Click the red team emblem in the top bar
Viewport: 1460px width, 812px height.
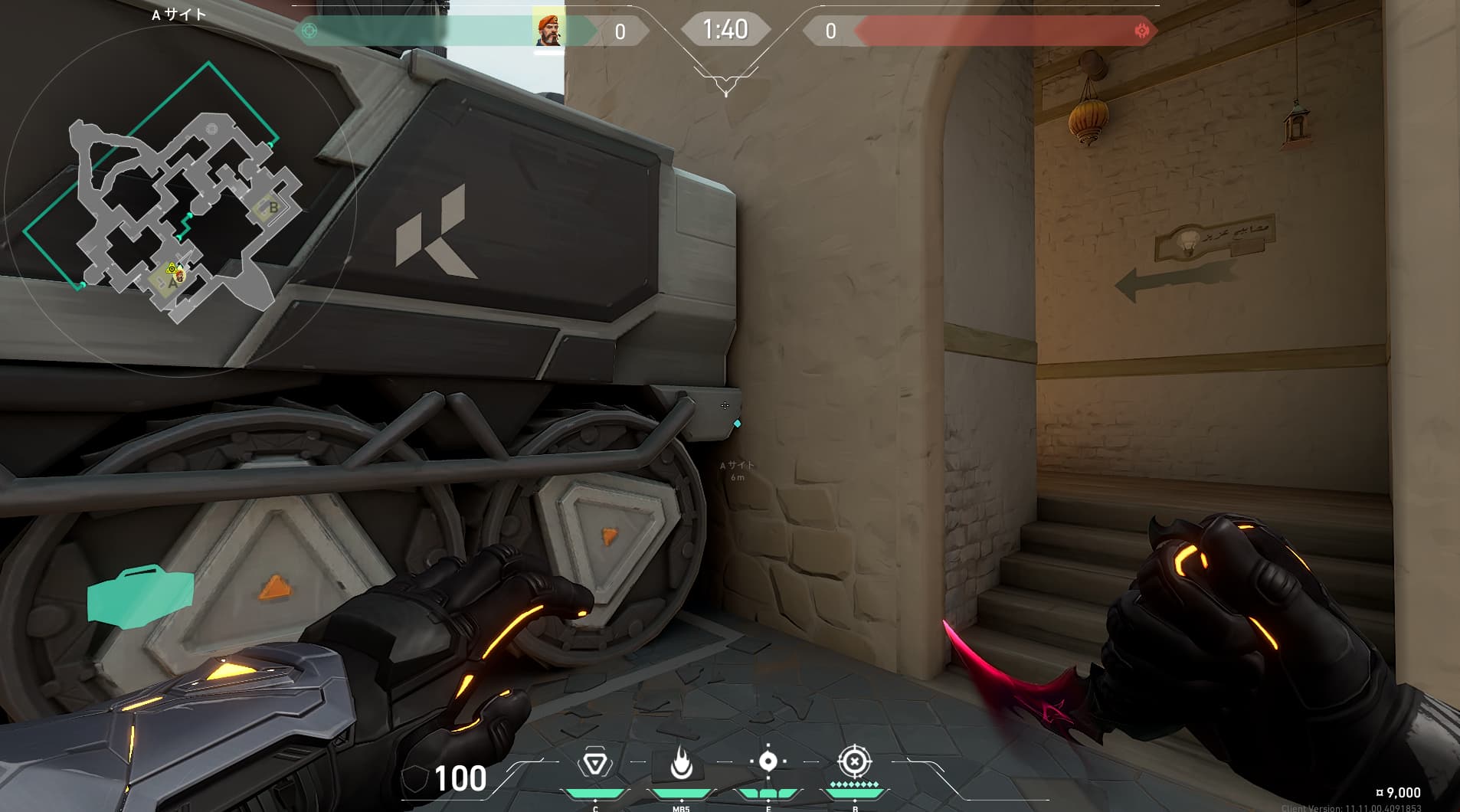[1141, 31]
